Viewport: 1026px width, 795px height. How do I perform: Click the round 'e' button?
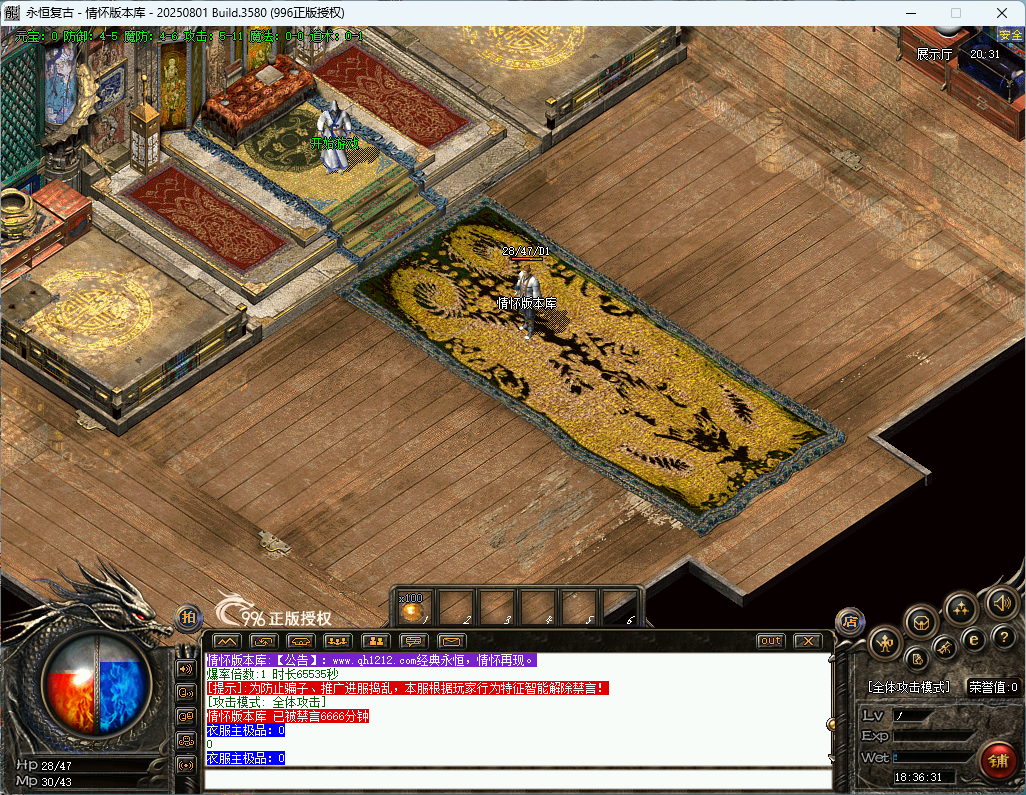pyautogui.click(x=973, y=639)
